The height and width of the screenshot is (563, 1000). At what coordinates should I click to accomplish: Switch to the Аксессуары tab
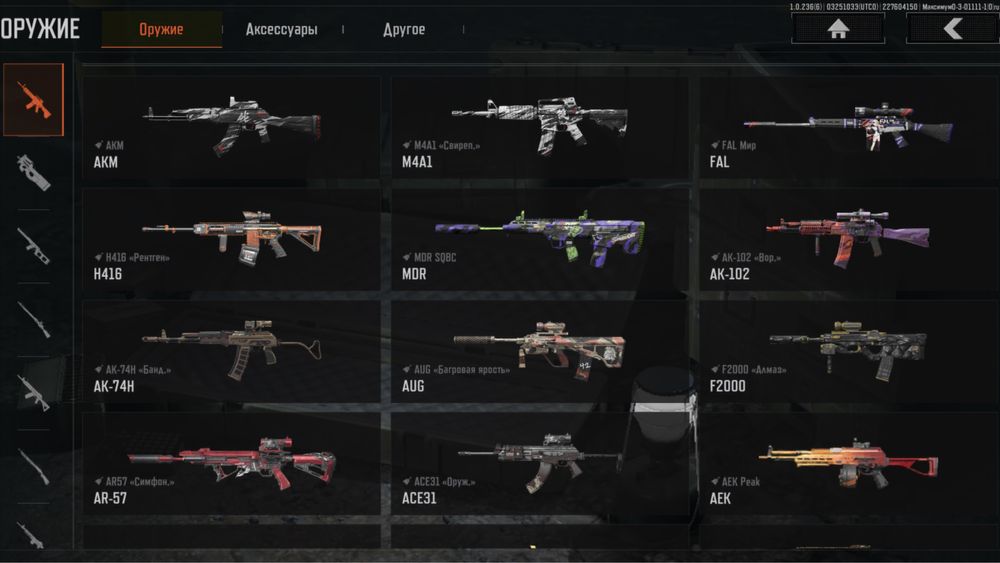282,30
